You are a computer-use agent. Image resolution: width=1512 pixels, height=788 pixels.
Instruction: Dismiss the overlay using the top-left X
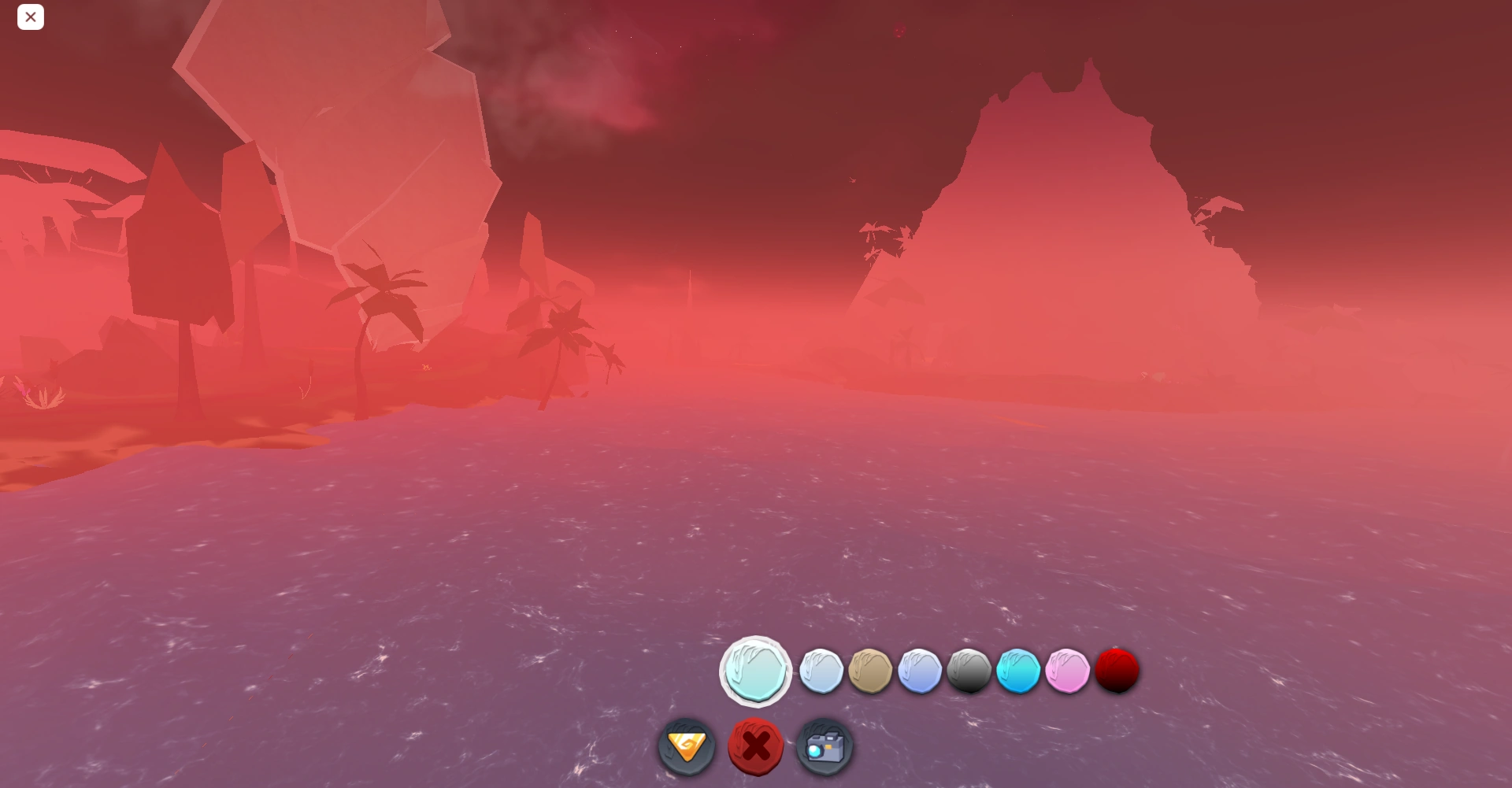[31, 17]
